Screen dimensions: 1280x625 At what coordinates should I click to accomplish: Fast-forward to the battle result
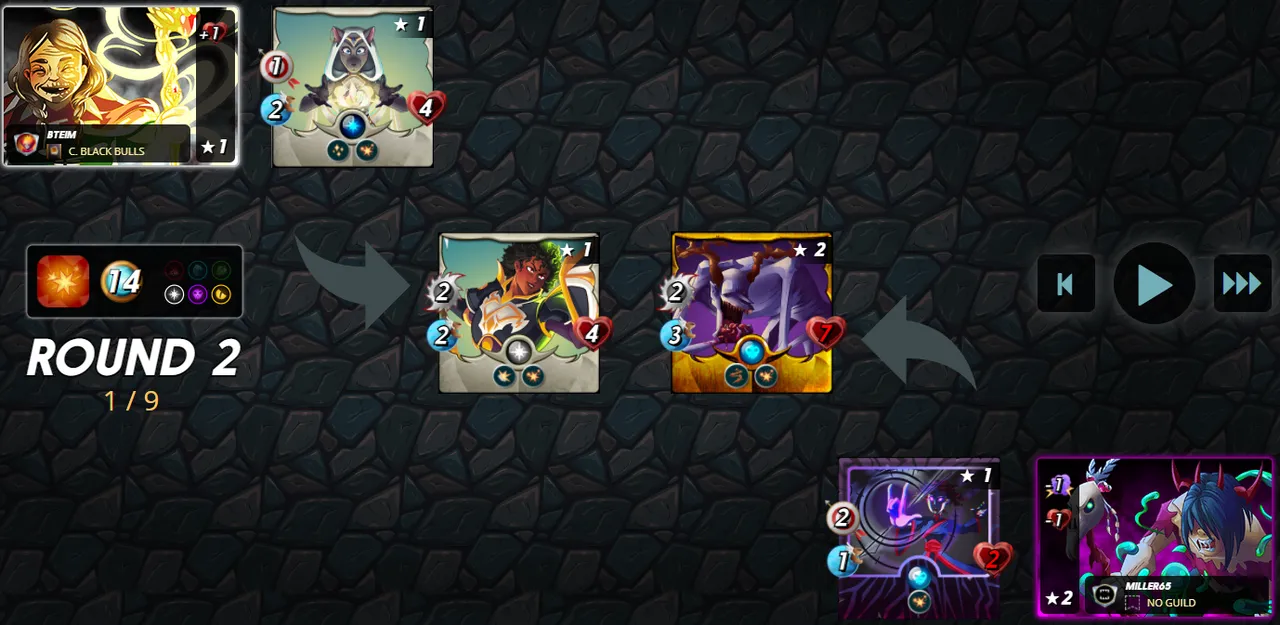[1242, 284]
